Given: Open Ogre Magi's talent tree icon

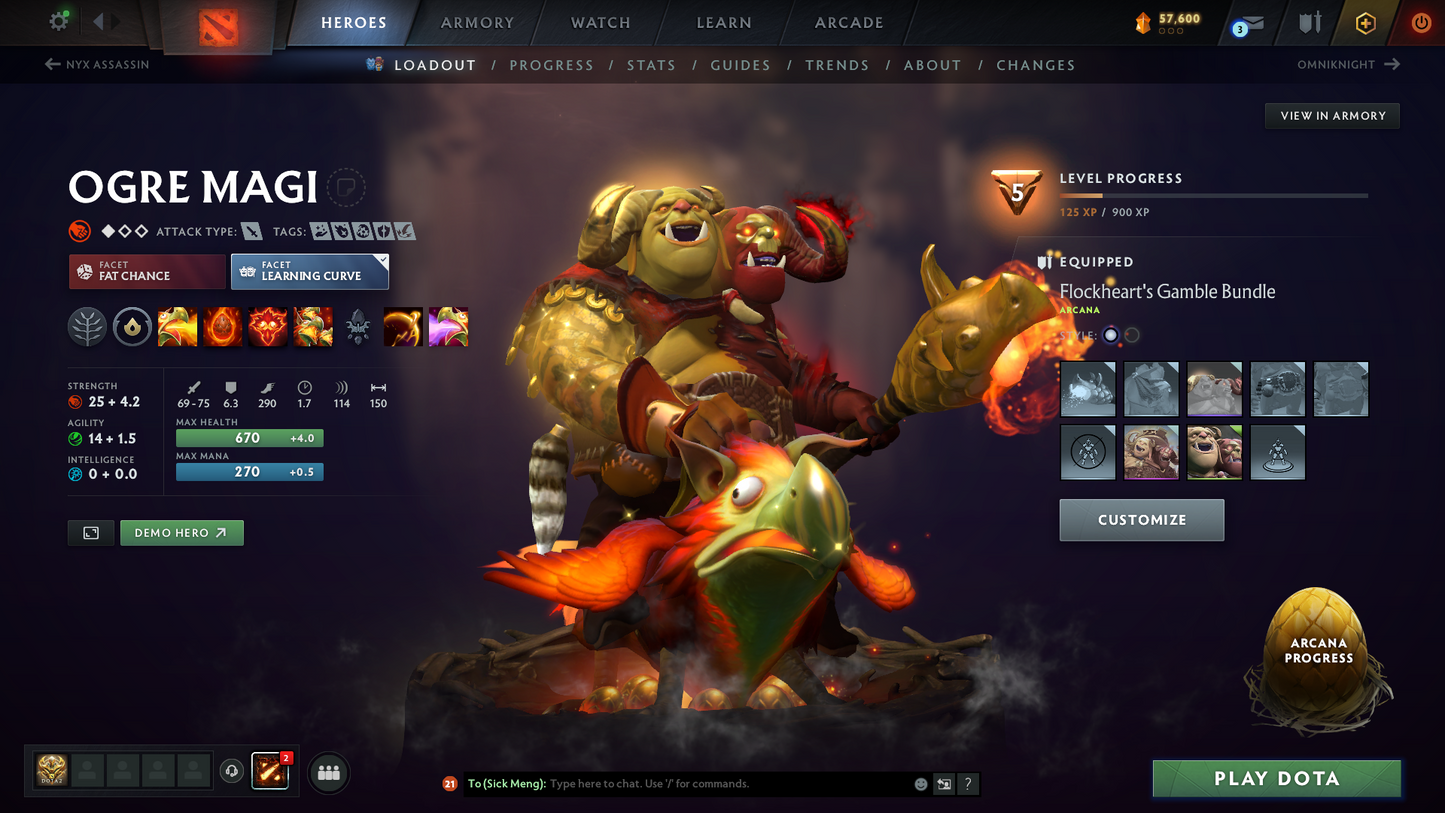Looking at the screenshot, I should click(x=87, y=326).
